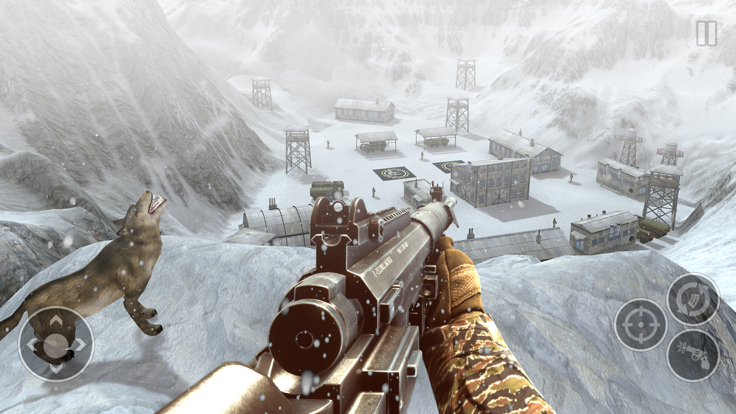Pause the game
The height and width of the screenshot is (414, 736).
706,34
